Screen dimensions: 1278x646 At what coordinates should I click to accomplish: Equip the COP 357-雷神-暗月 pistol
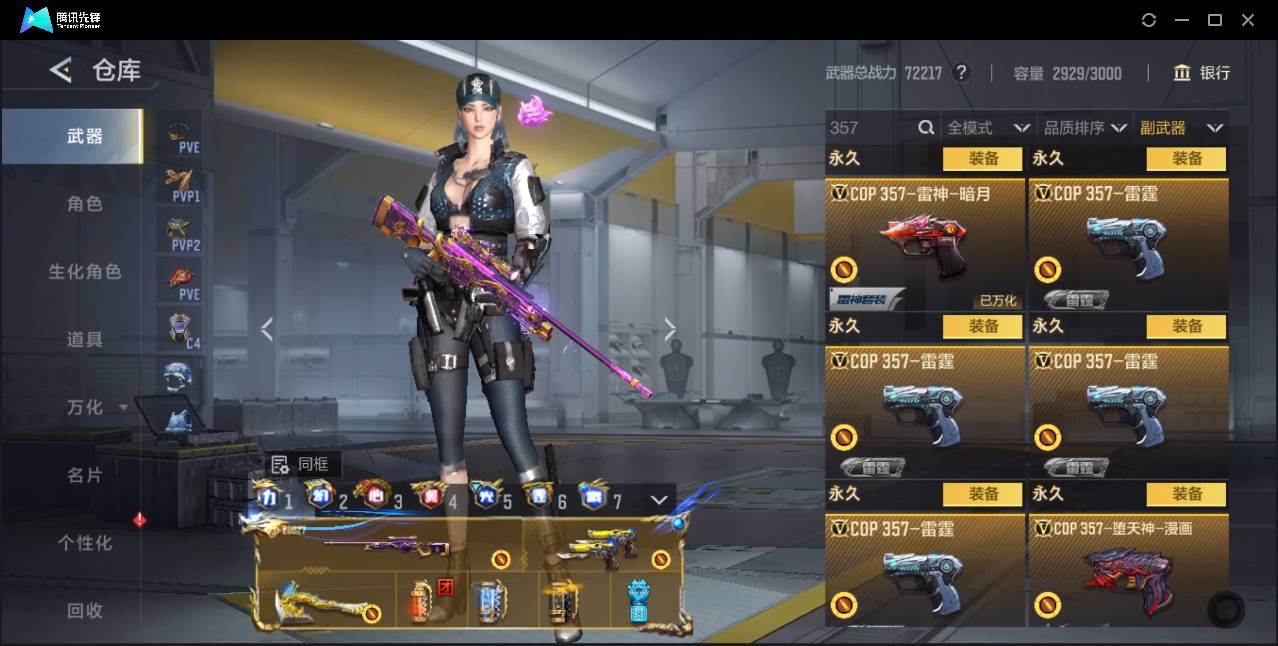[983, 159]
